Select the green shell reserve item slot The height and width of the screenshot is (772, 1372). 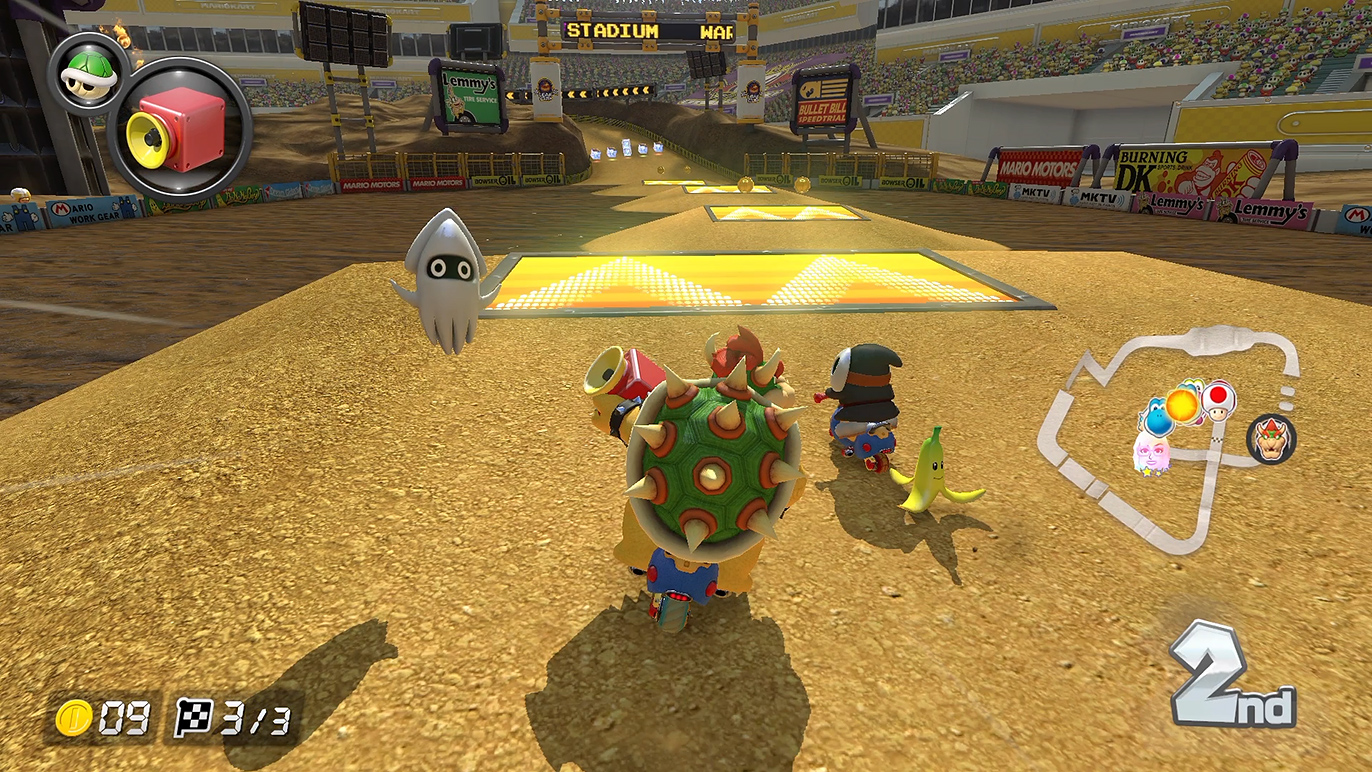click(x=87, y=74)
